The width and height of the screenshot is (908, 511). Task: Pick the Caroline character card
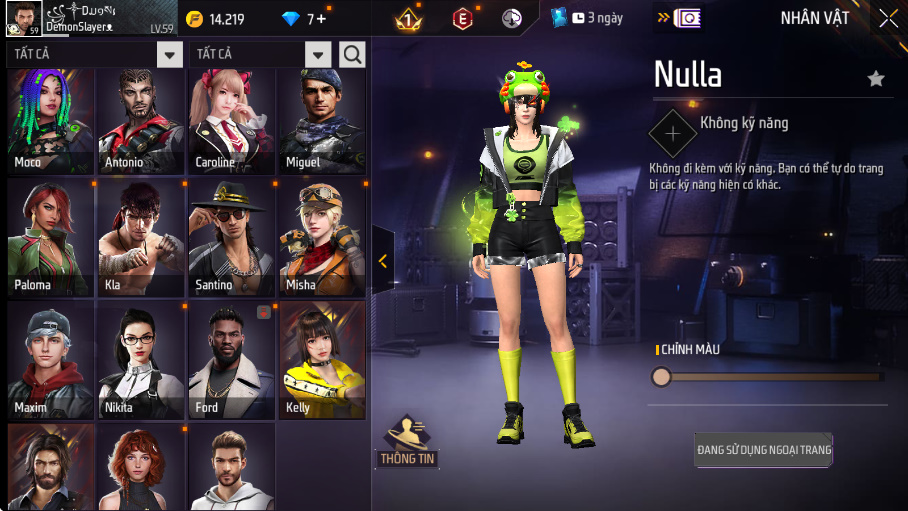tap(231, 122)
